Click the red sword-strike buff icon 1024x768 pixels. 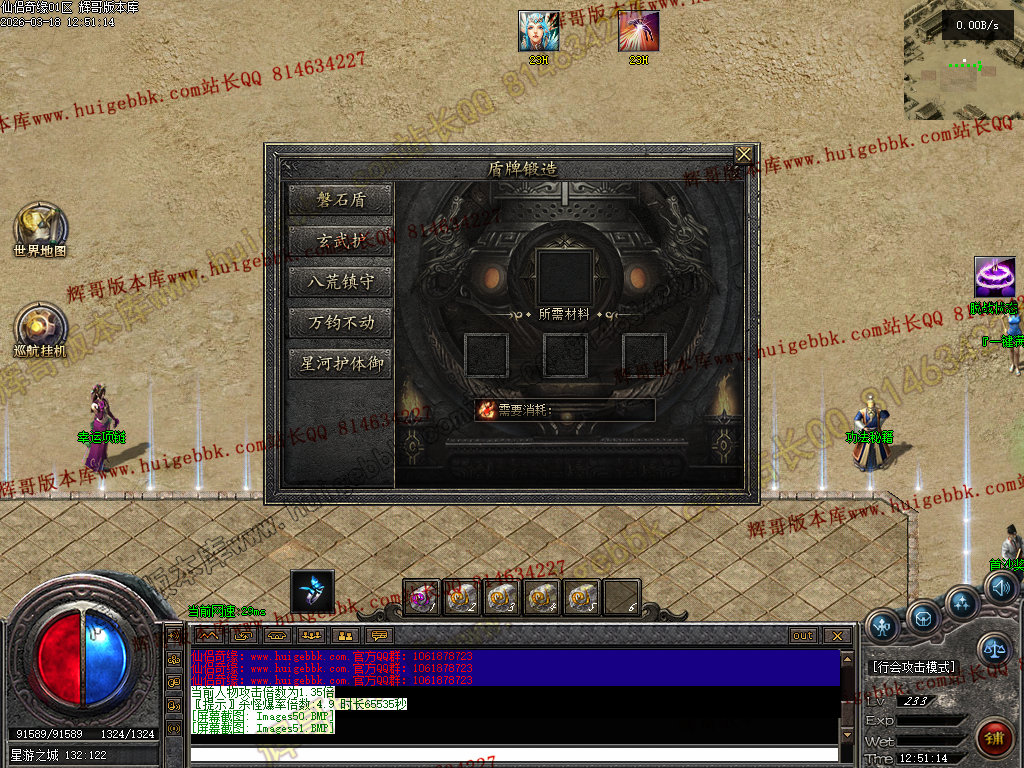pos(638,31)
